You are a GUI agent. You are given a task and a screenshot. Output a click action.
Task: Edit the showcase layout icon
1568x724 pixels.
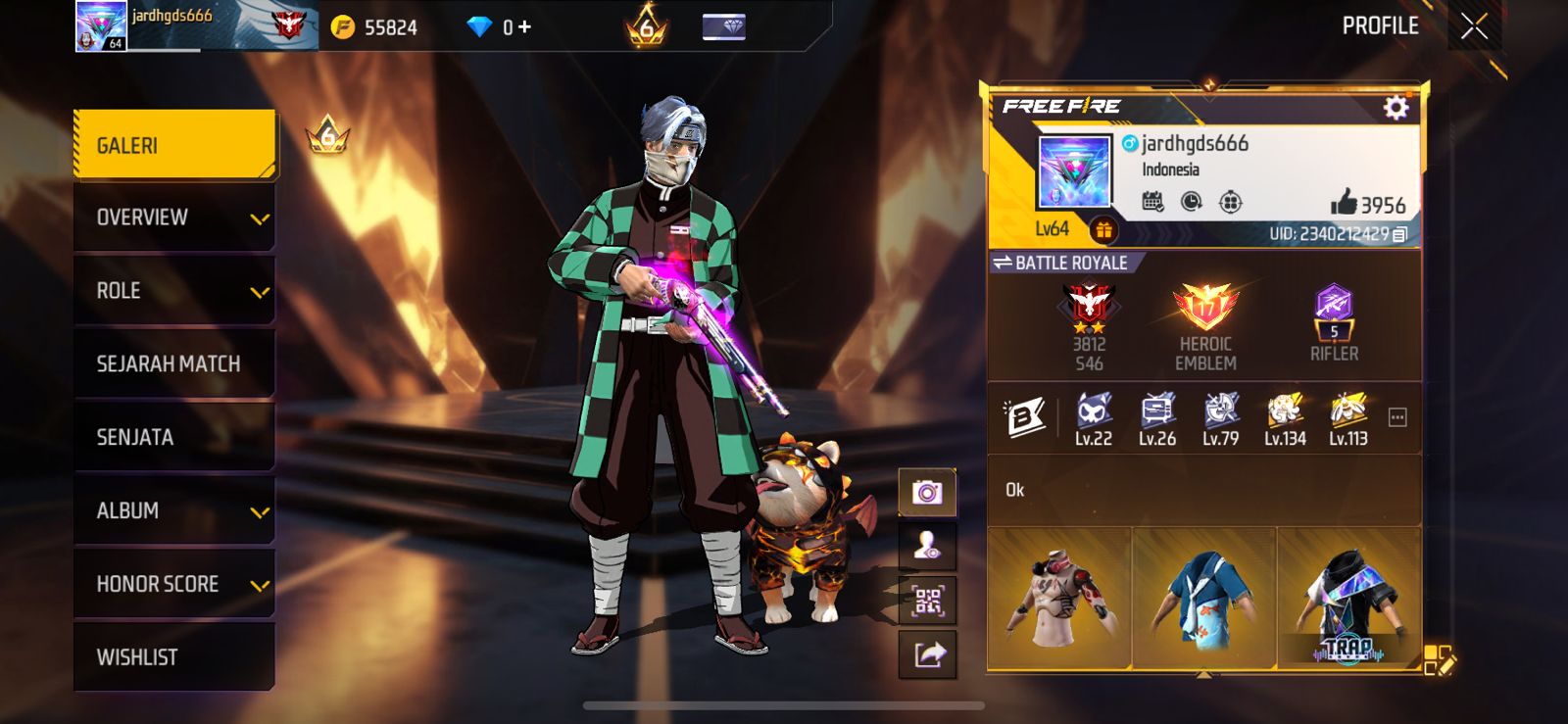(x=1438, y=659)
